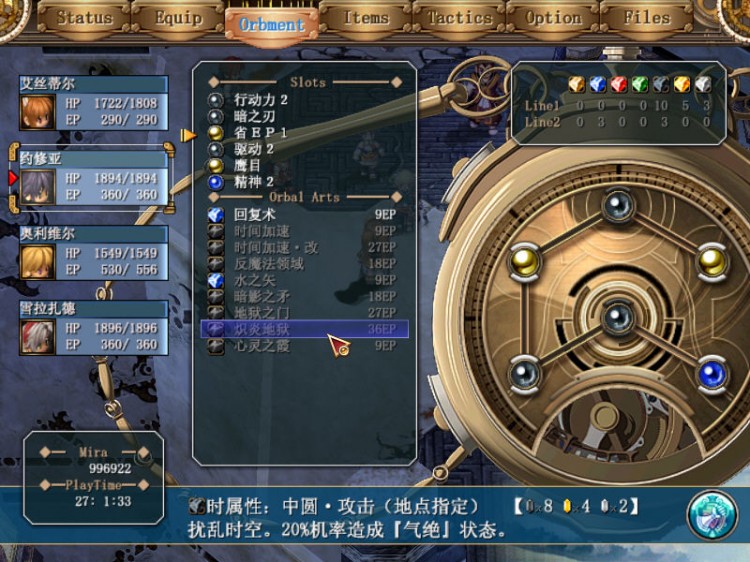The height and width of the screenshot is (562, 750).
Task: Open the Tactics tab
Action: [x=459, y=18]
